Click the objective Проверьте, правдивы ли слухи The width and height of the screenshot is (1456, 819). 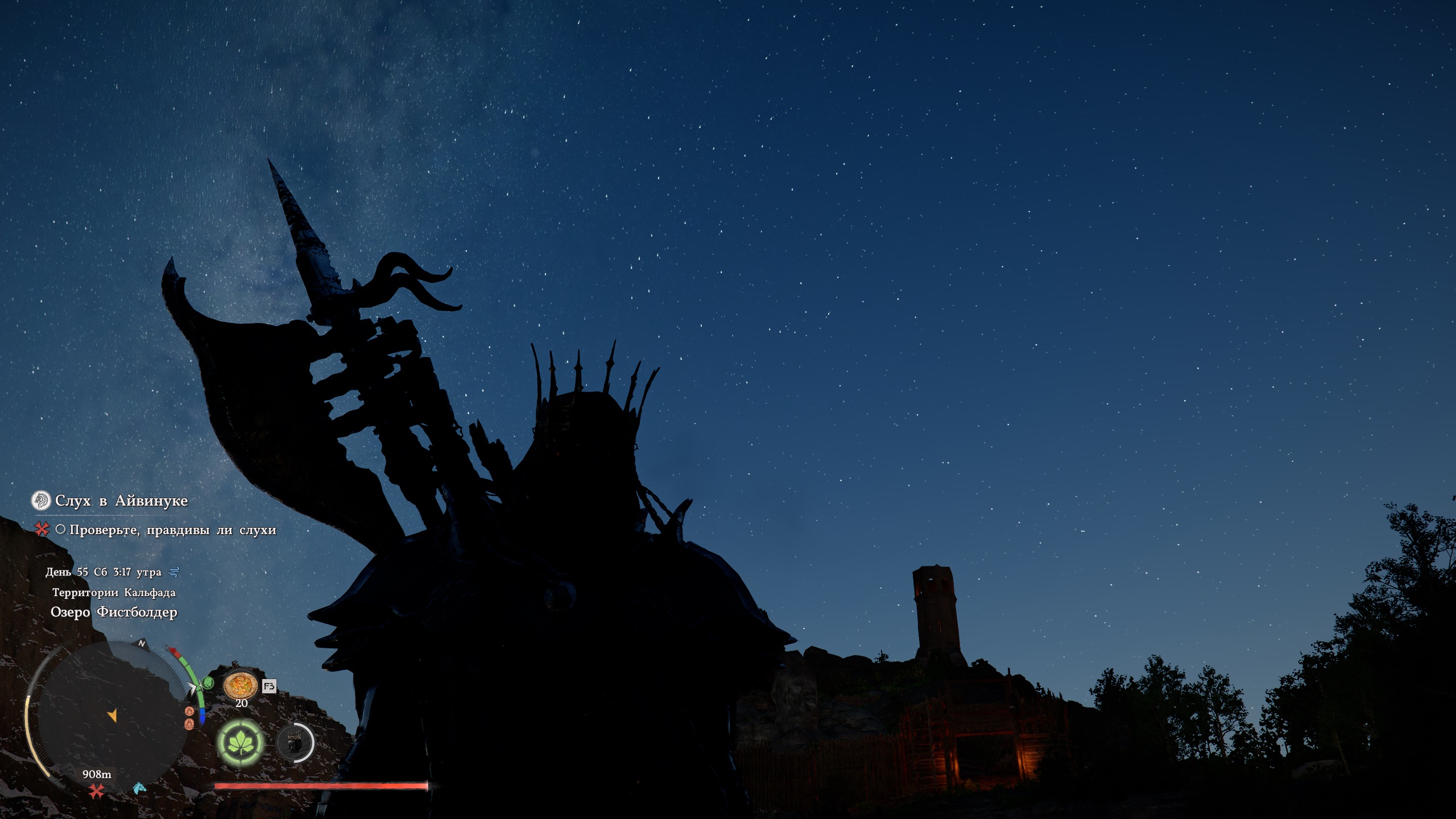click(172, 530)
